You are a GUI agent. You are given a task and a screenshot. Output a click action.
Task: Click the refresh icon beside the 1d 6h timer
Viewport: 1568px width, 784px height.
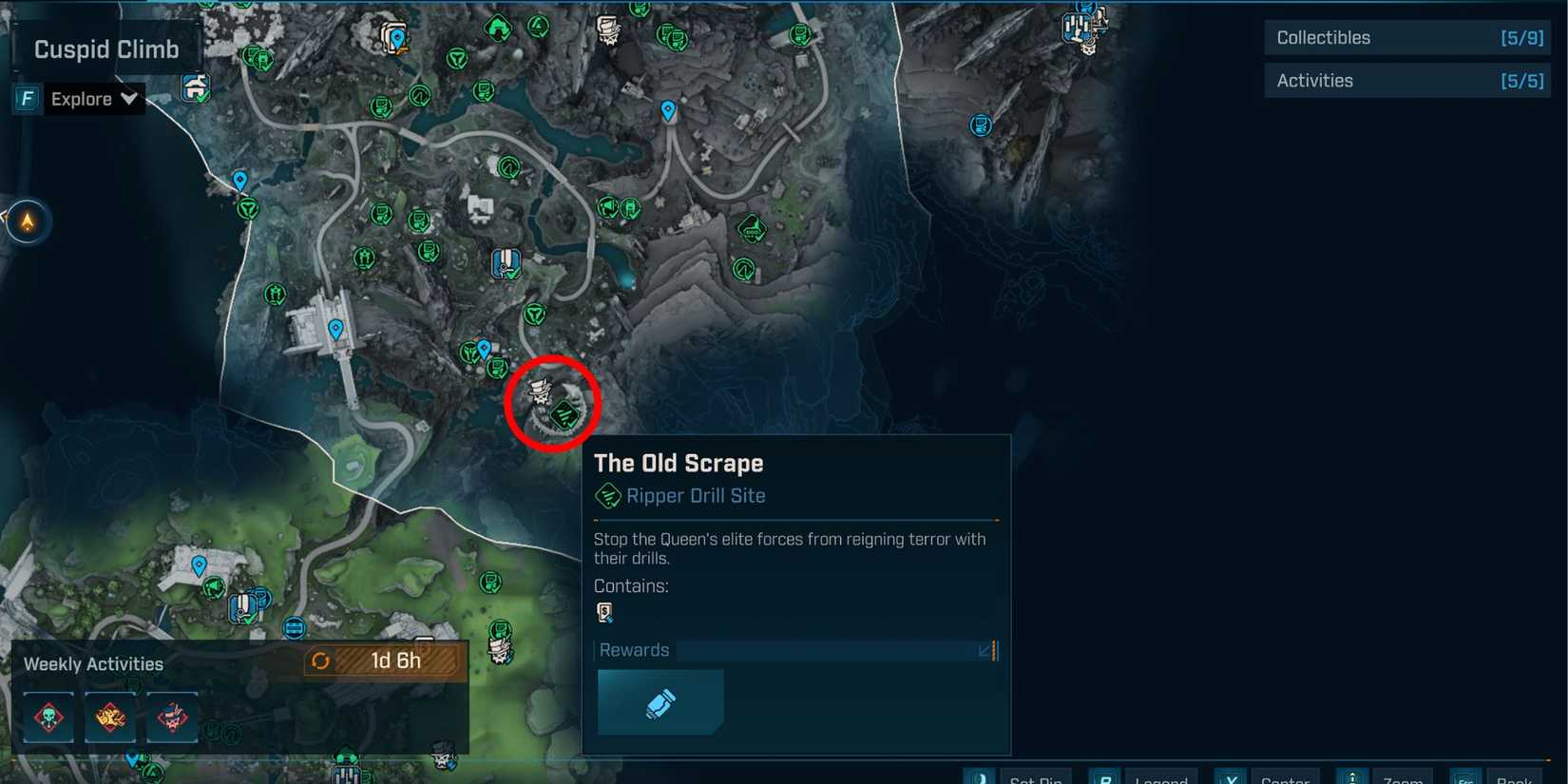pyautogui.click(x=322, y=660)
